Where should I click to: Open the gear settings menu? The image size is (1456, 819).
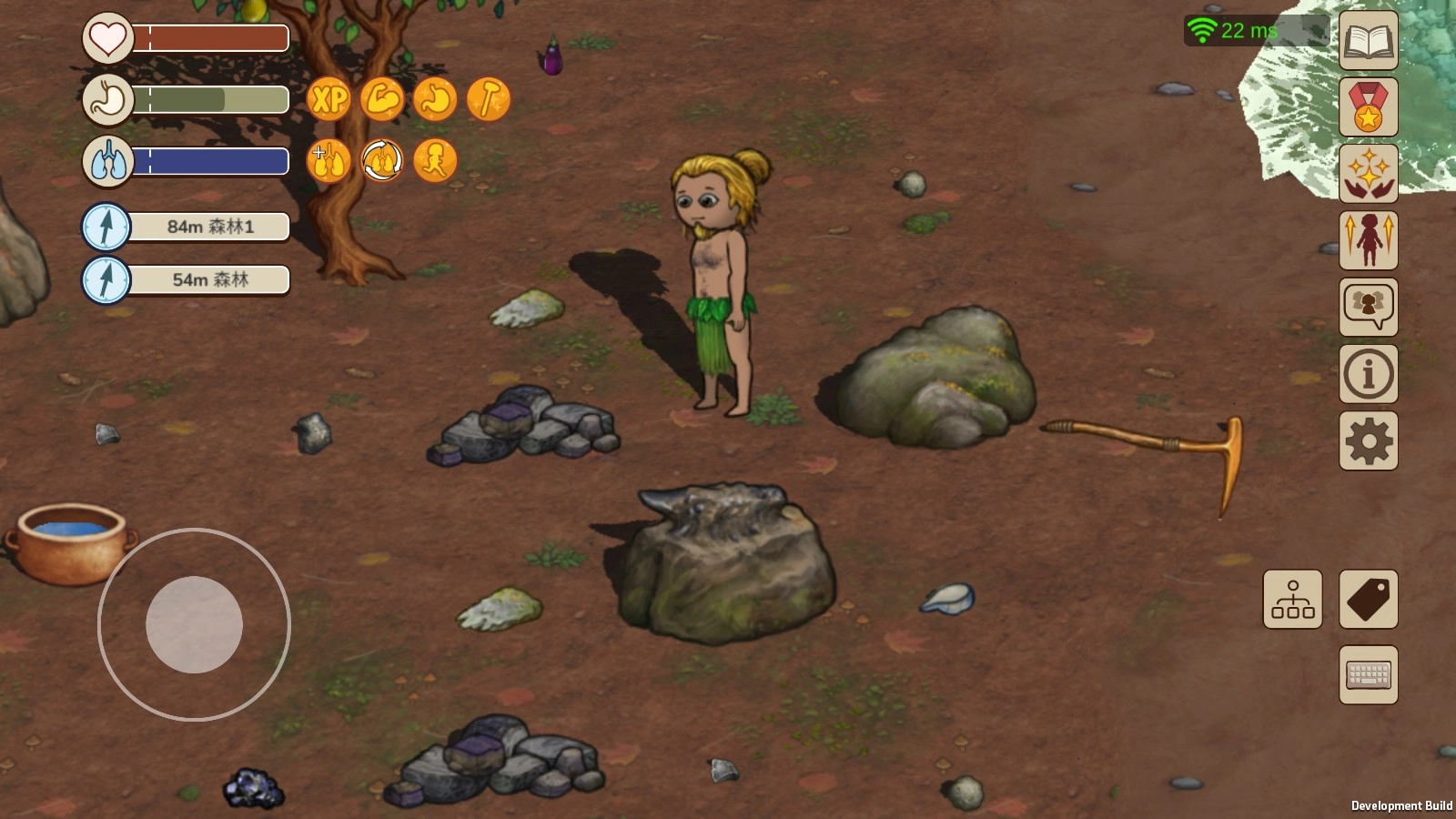pyautogui.click(x=1368, y=440)
